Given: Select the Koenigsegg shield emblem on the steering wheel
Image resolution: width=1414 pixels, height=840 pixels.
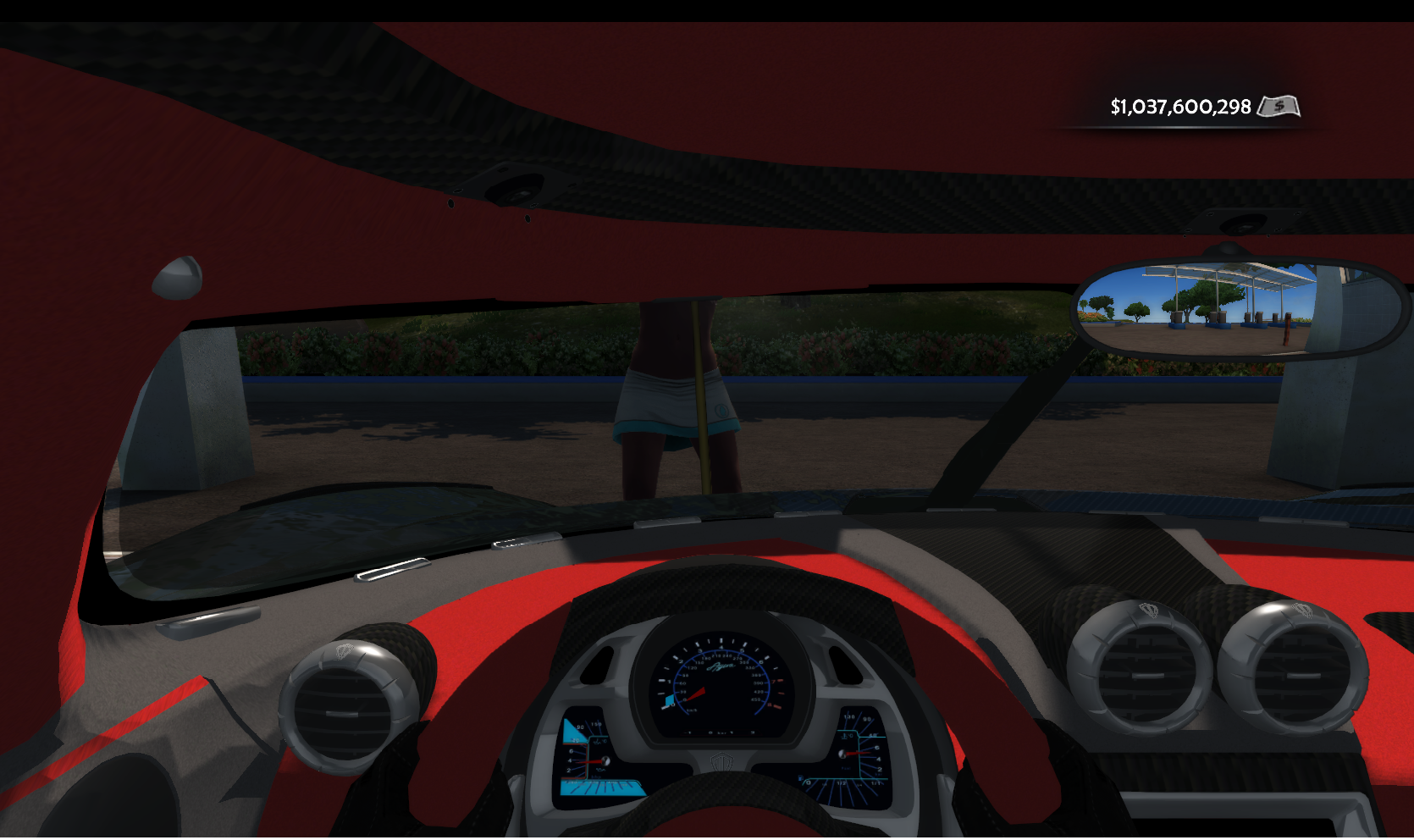Looking at the screenshot, I should coord(721,760).
